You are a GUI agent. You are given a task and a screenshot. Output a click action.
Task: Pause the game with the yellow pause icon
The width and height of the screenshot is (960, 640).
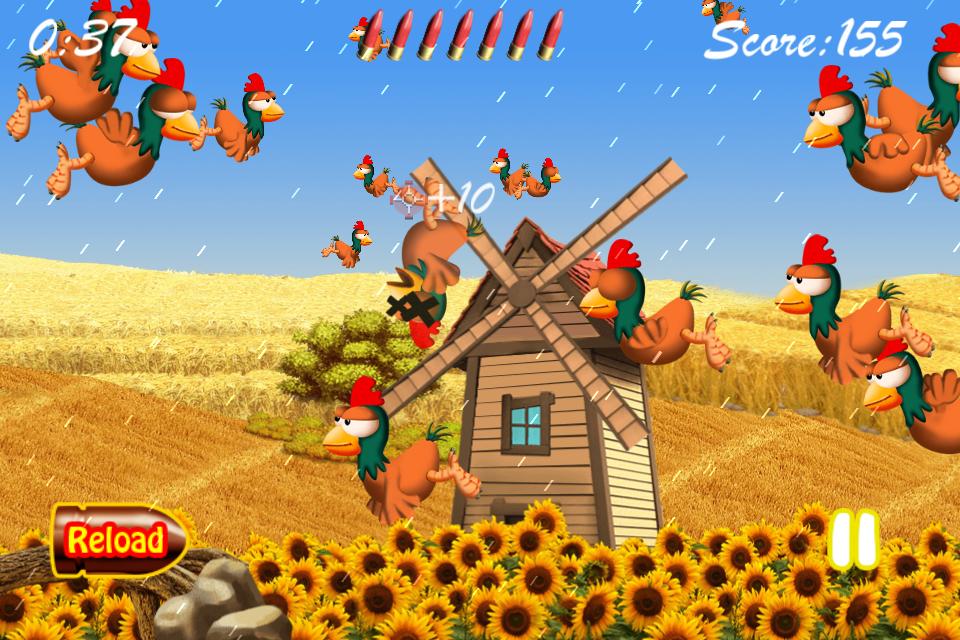coord(853,540)
